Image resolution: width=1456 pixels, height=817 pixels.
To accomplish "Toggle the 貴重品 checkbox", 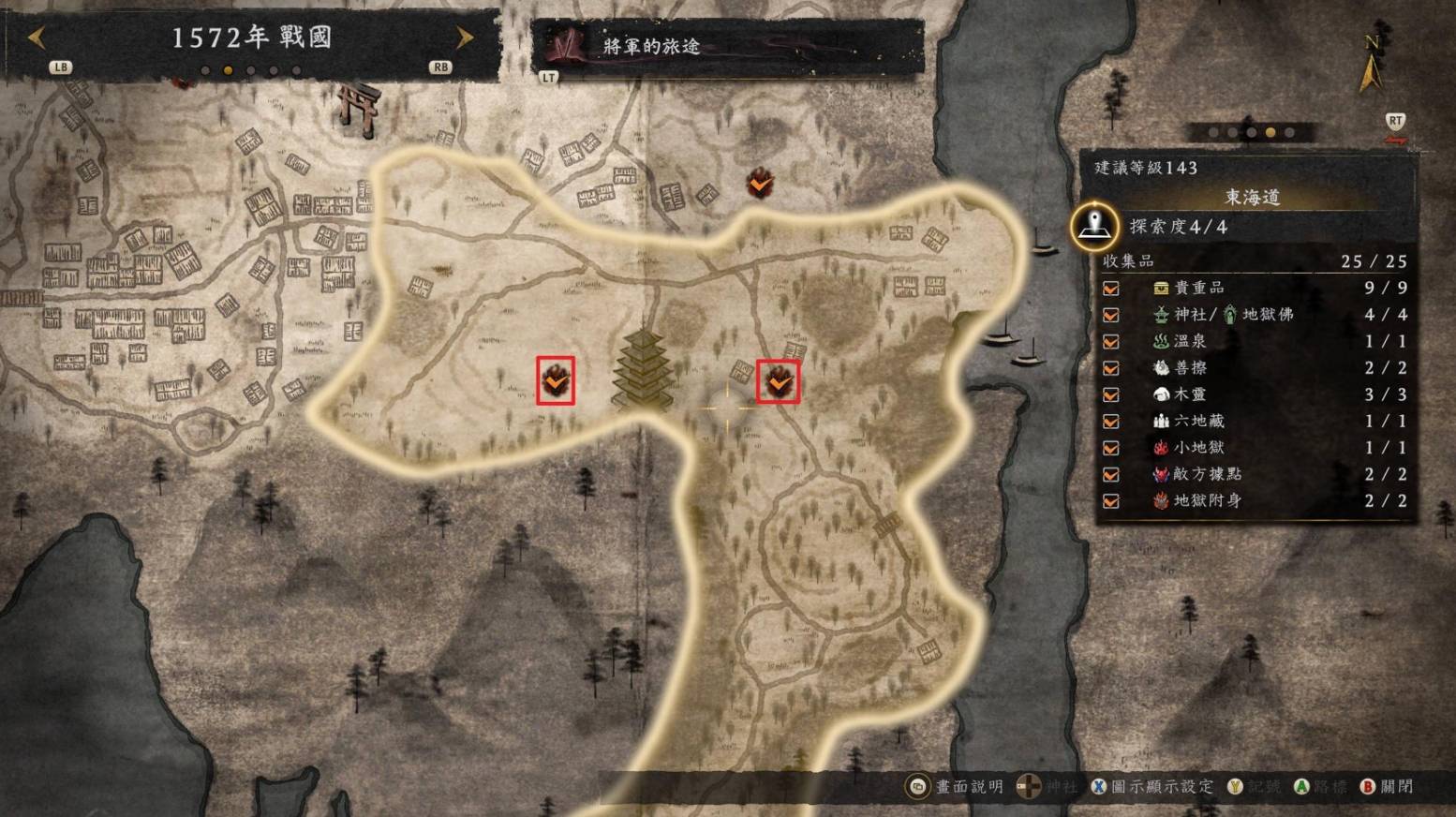I will (x=1111, y=289).
